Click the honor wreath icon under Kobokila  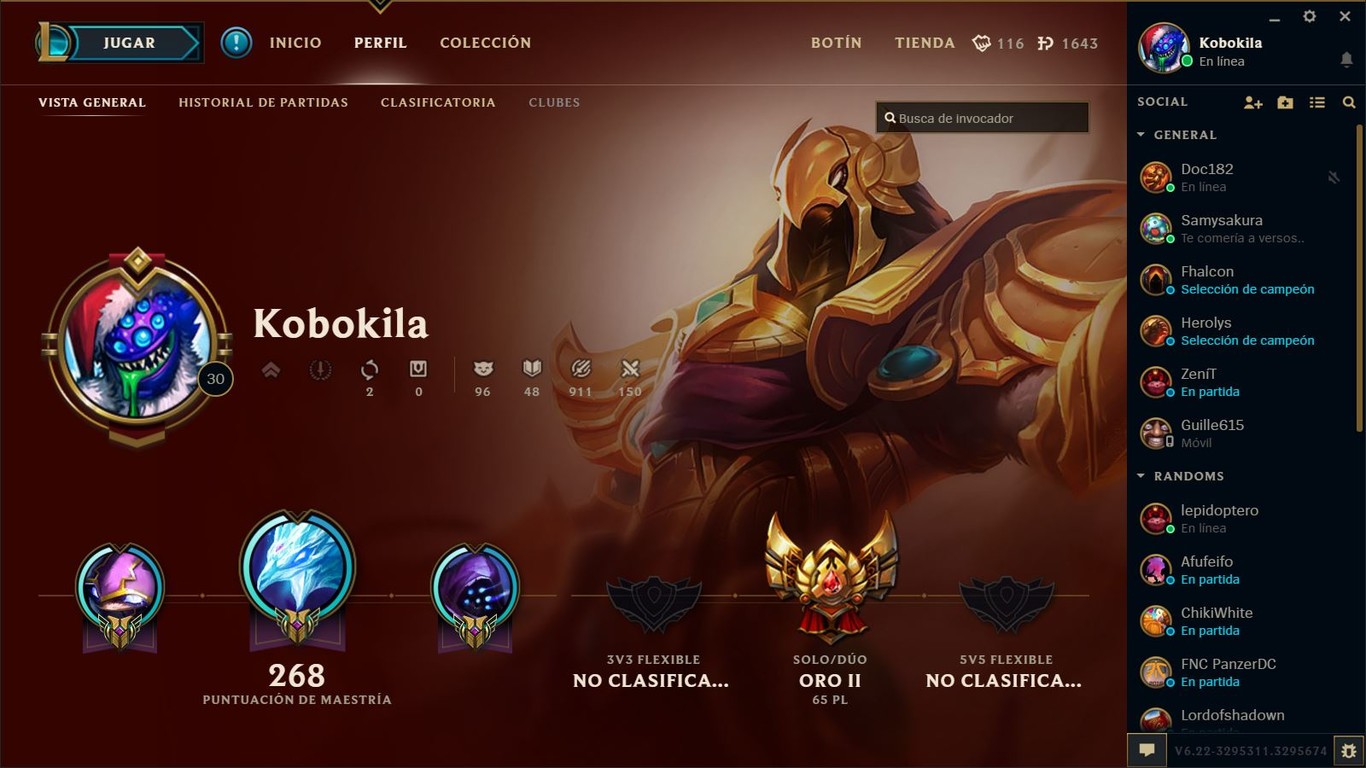pyautogui.click(x=319, y=370)
